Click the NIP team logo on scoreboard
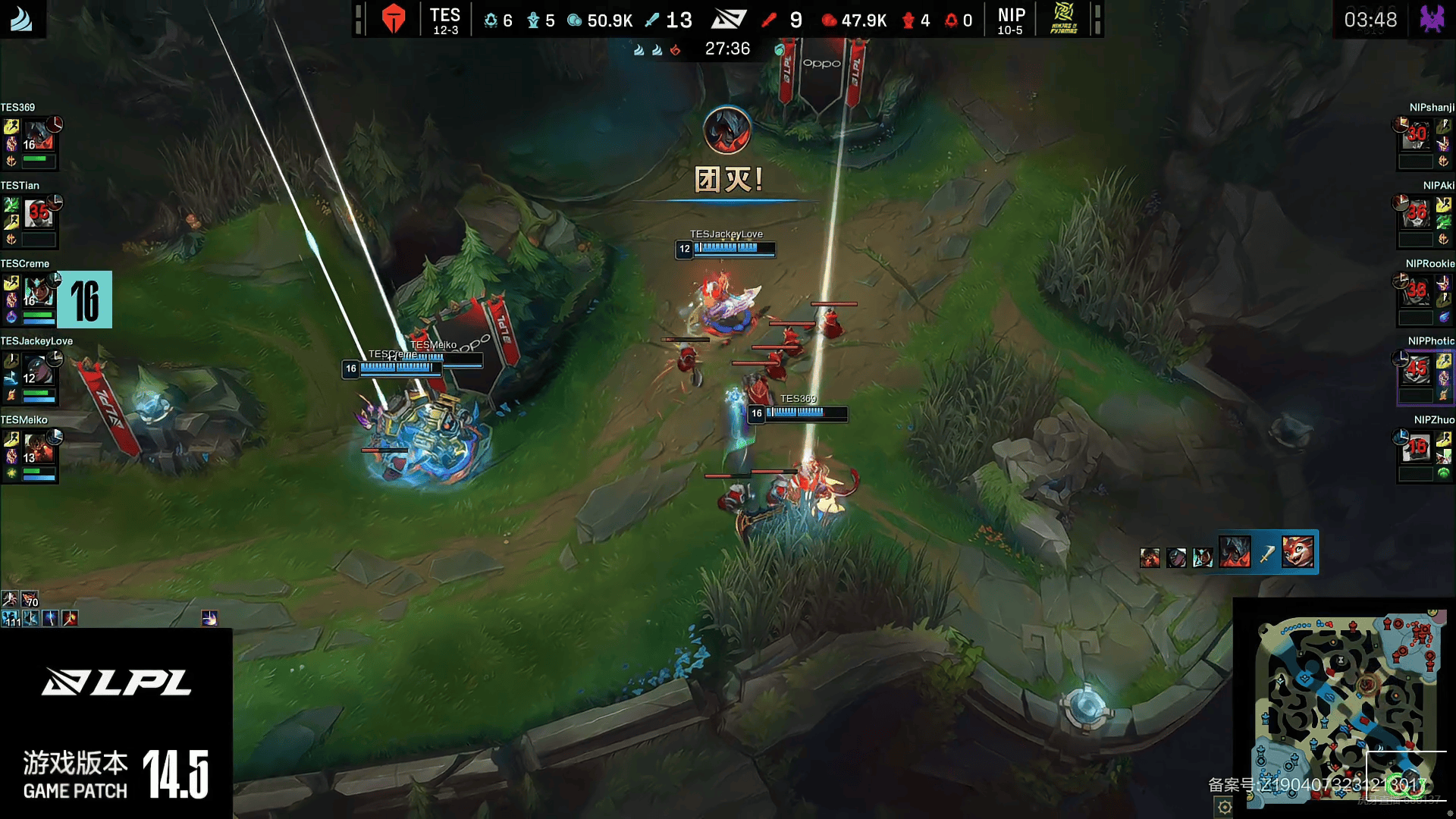Viewport: 1456px width, 819px height. pos(1063,19)
